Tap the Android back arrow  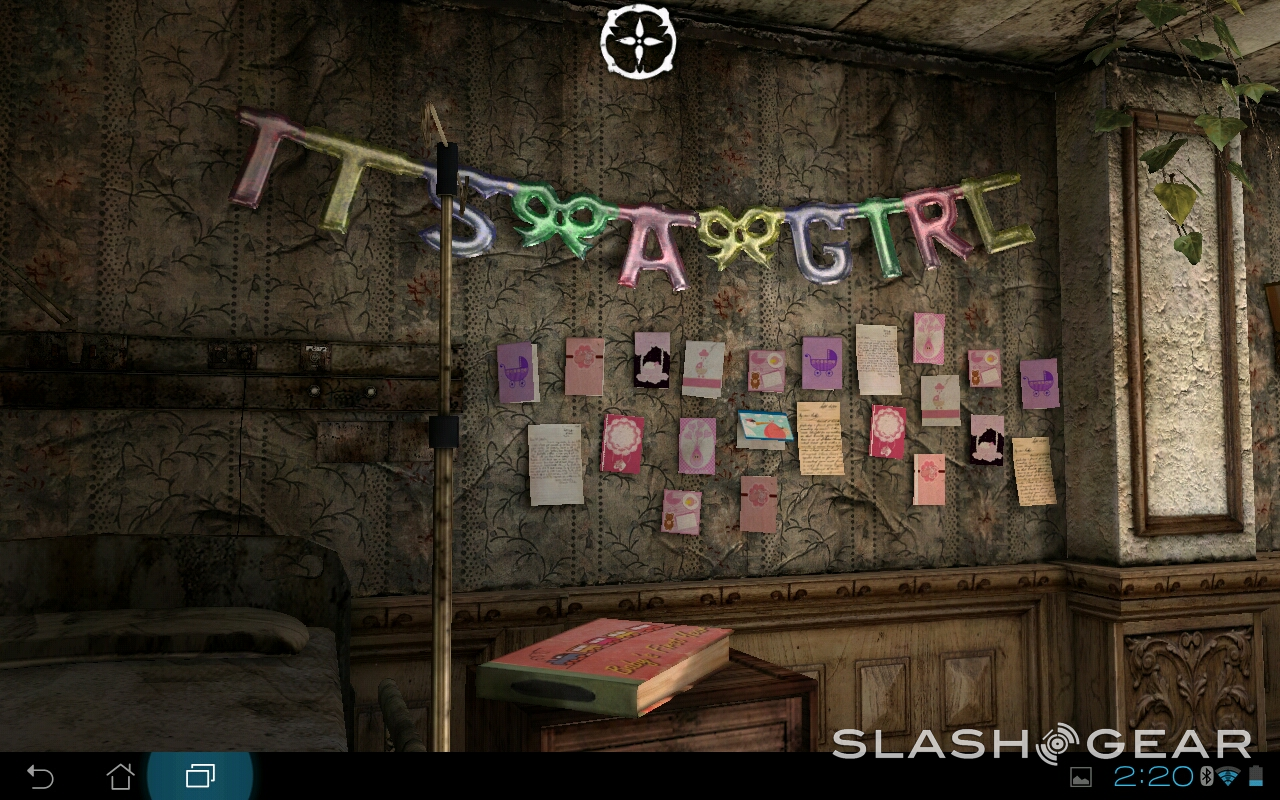40,776
